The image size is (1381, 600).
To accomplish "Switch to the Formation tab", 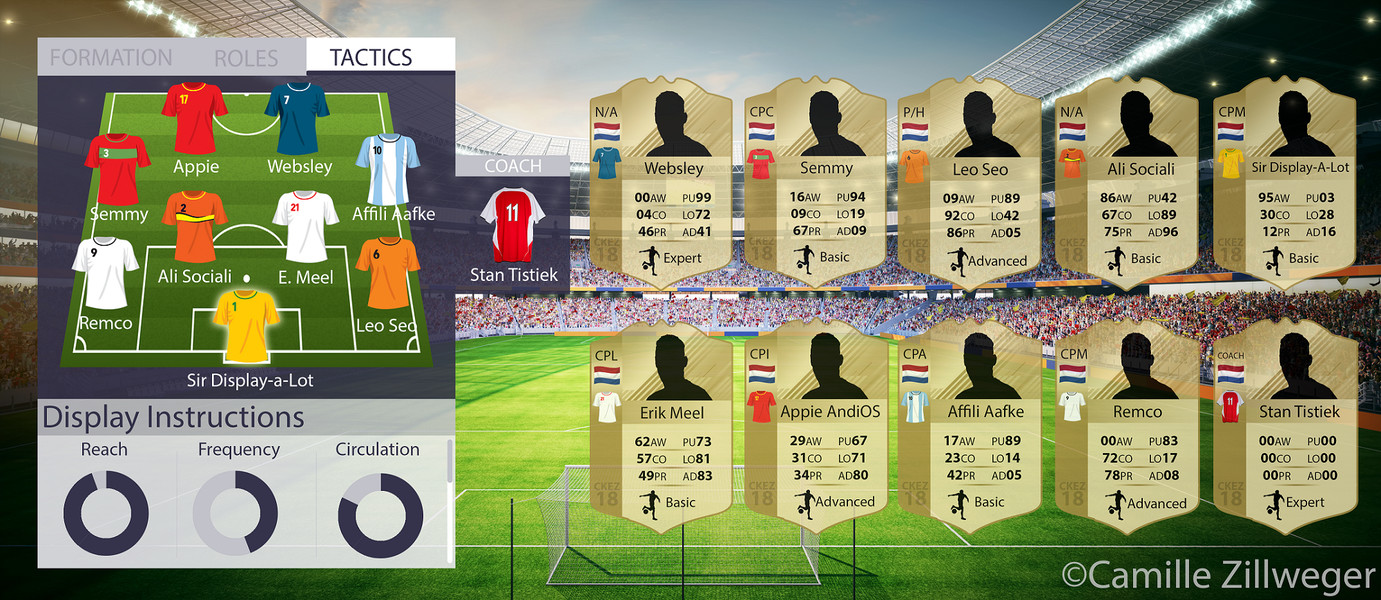I will click(111, 58).
